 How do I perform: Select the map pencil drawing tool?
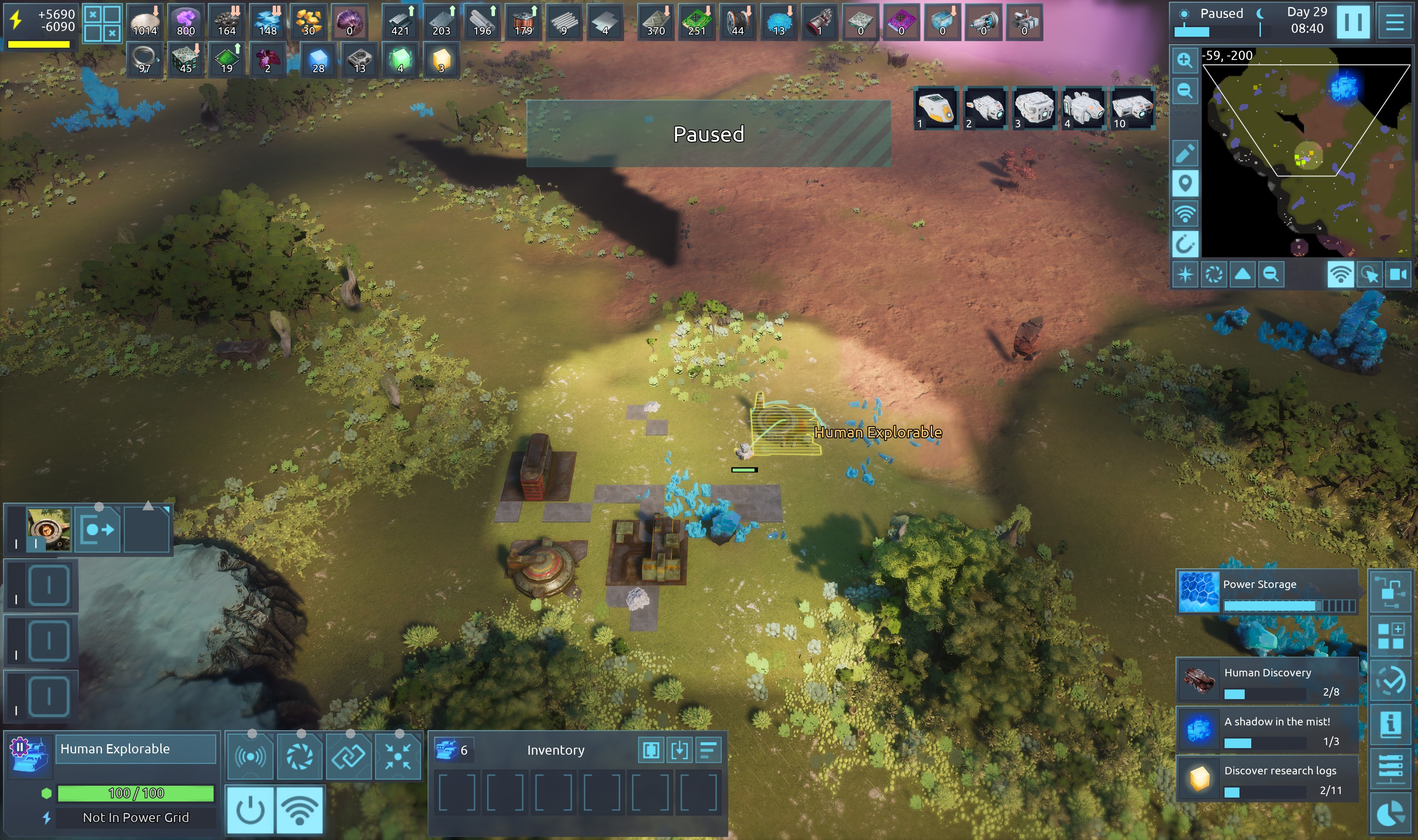[x=1185, y=153]
